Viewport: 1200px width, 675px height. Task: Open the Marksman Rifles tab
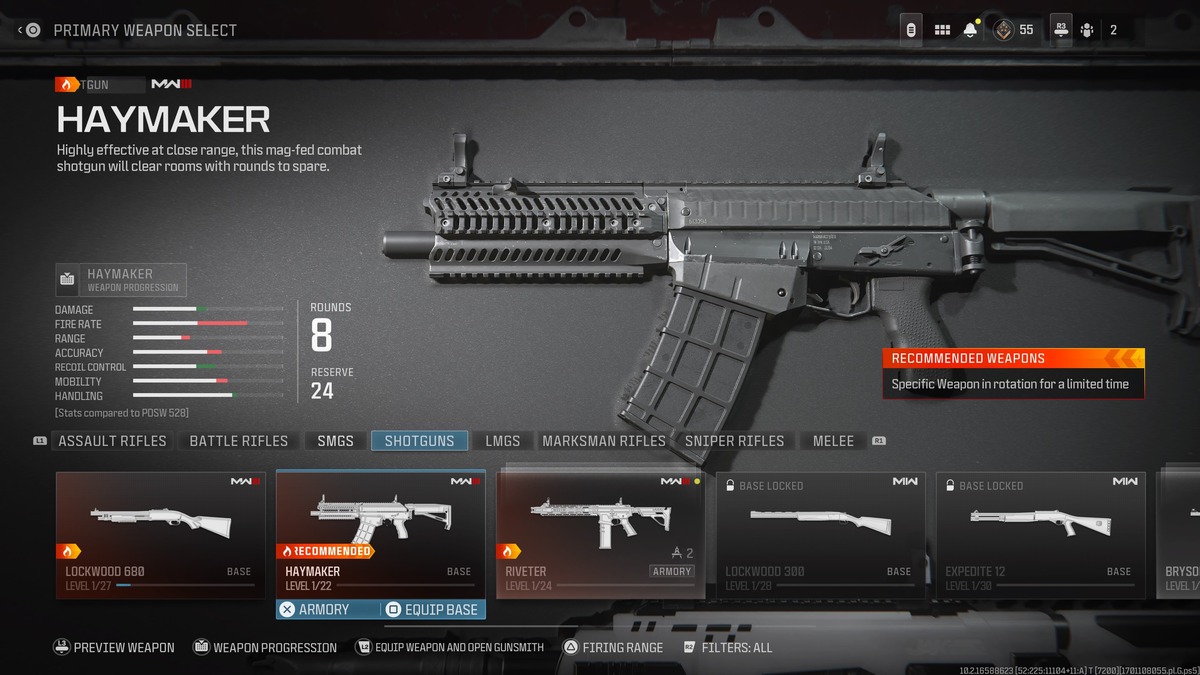(603, 441)
